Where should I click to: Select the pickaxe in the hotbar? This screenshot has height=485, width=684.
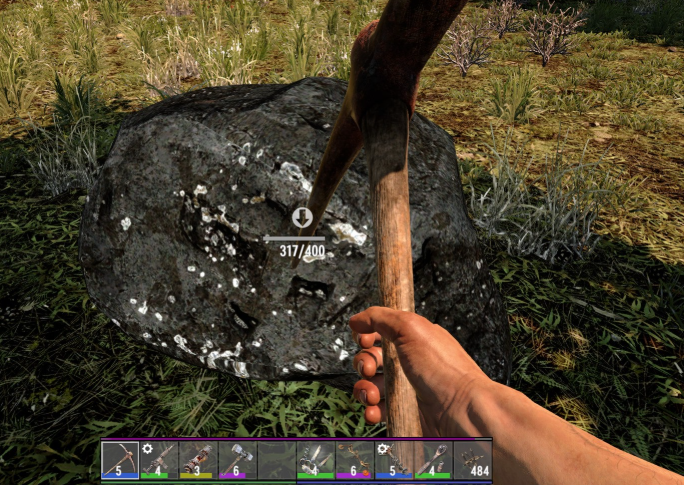click(x=120, y=459)
